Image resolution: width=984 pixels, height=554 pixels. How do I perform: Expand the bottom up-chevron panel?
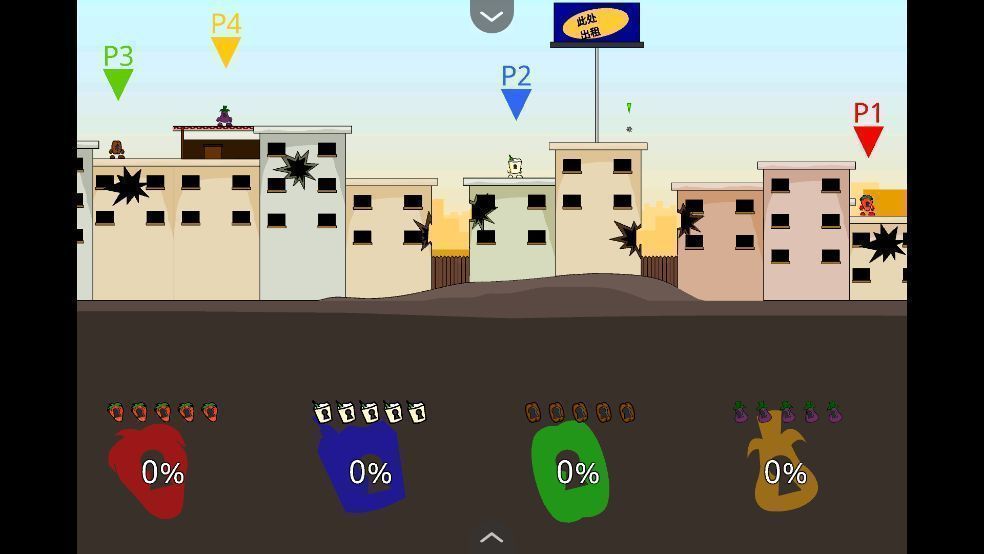click(491, 538)
